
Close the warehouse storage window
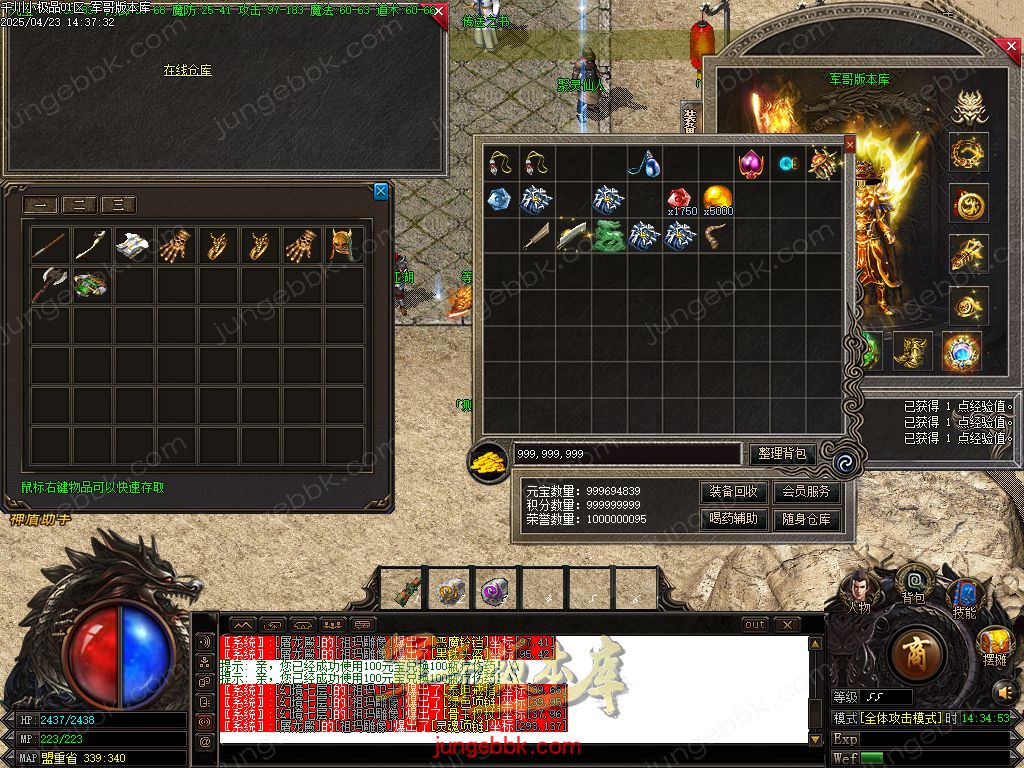click(381, 191)
